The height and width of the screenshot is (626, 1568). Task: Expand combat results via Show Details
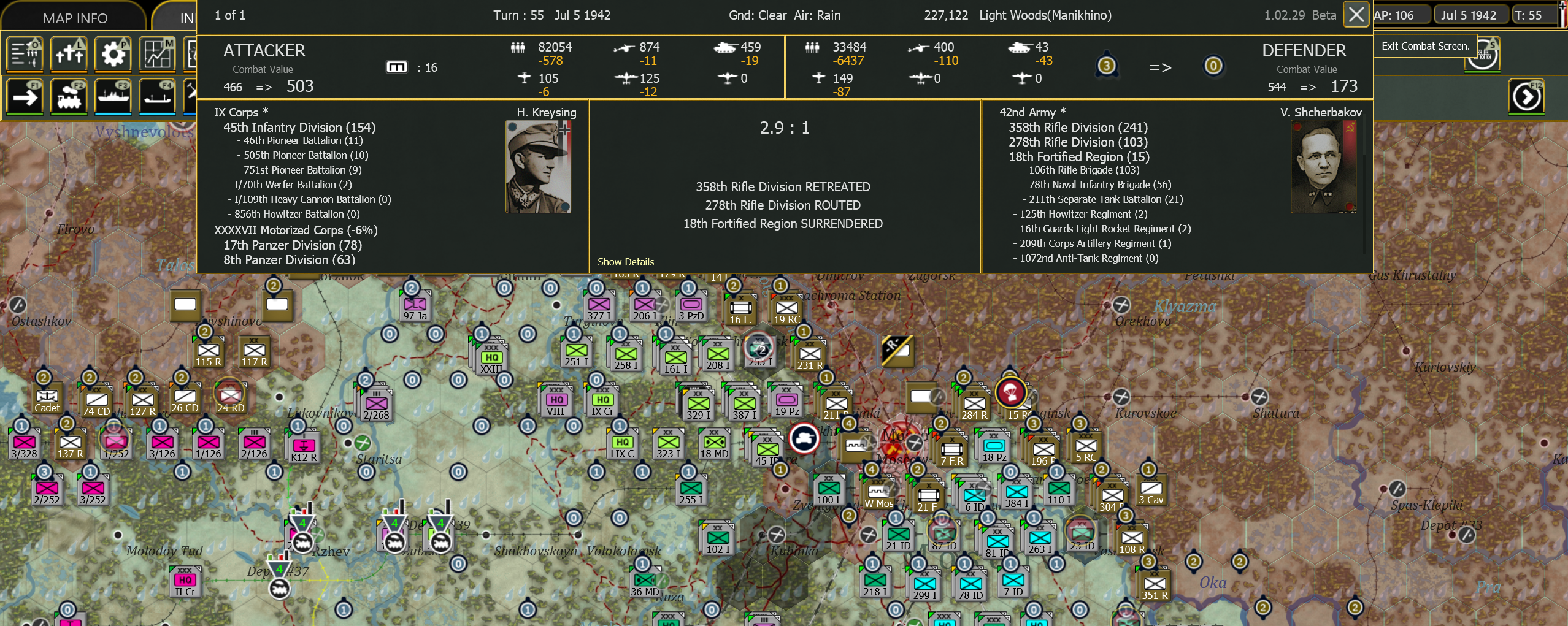click(x=626, y=261)
